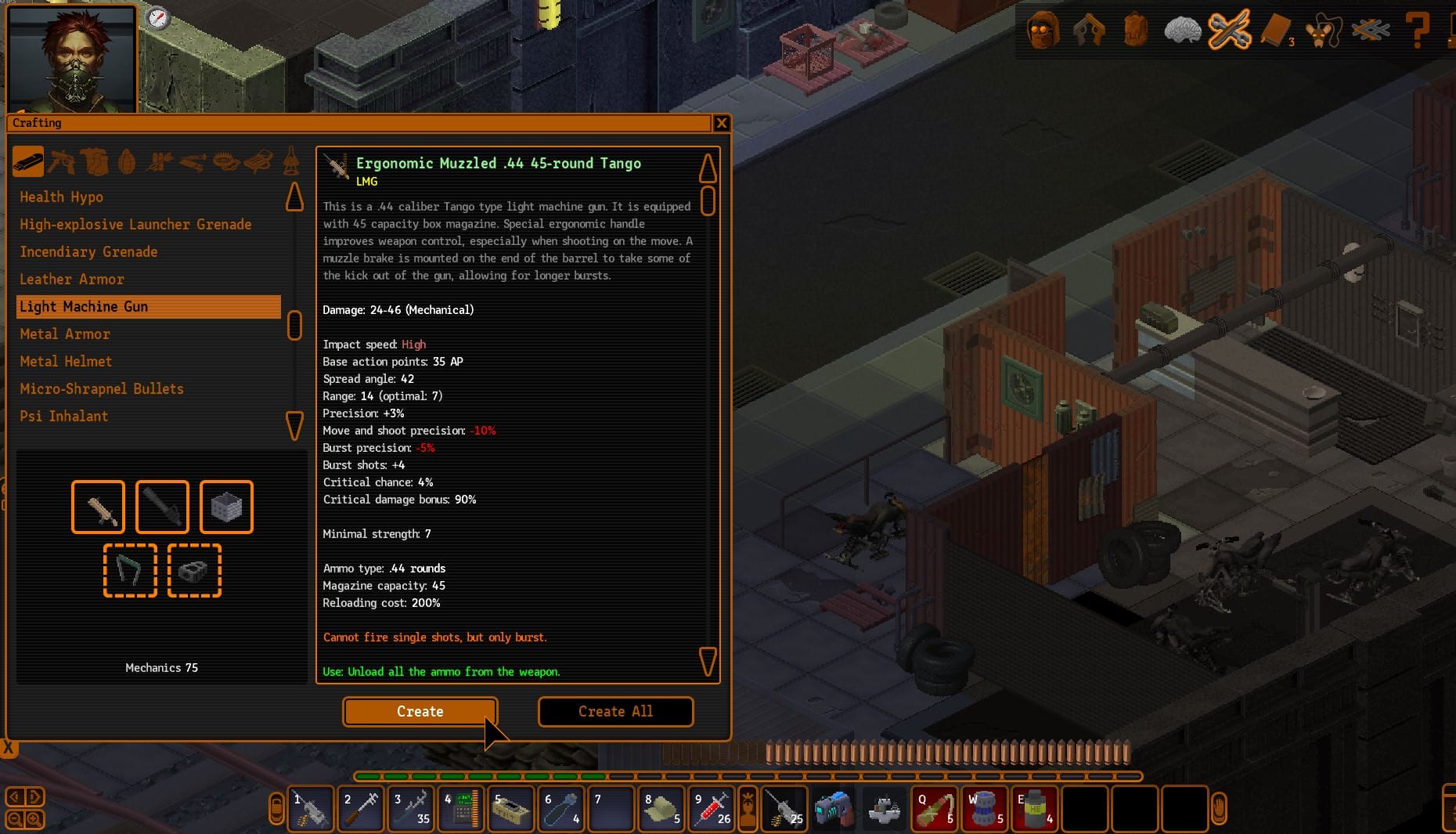Viewport: 1456px width, 834px height.
Task: Select Metal Armor blueprint
Action: click(x=65, y=334)
